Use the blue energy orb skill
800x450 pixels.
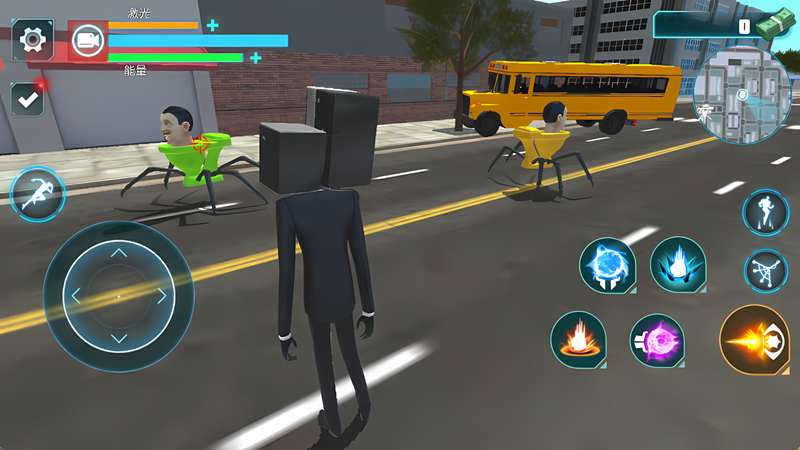(x=608, y=266)
